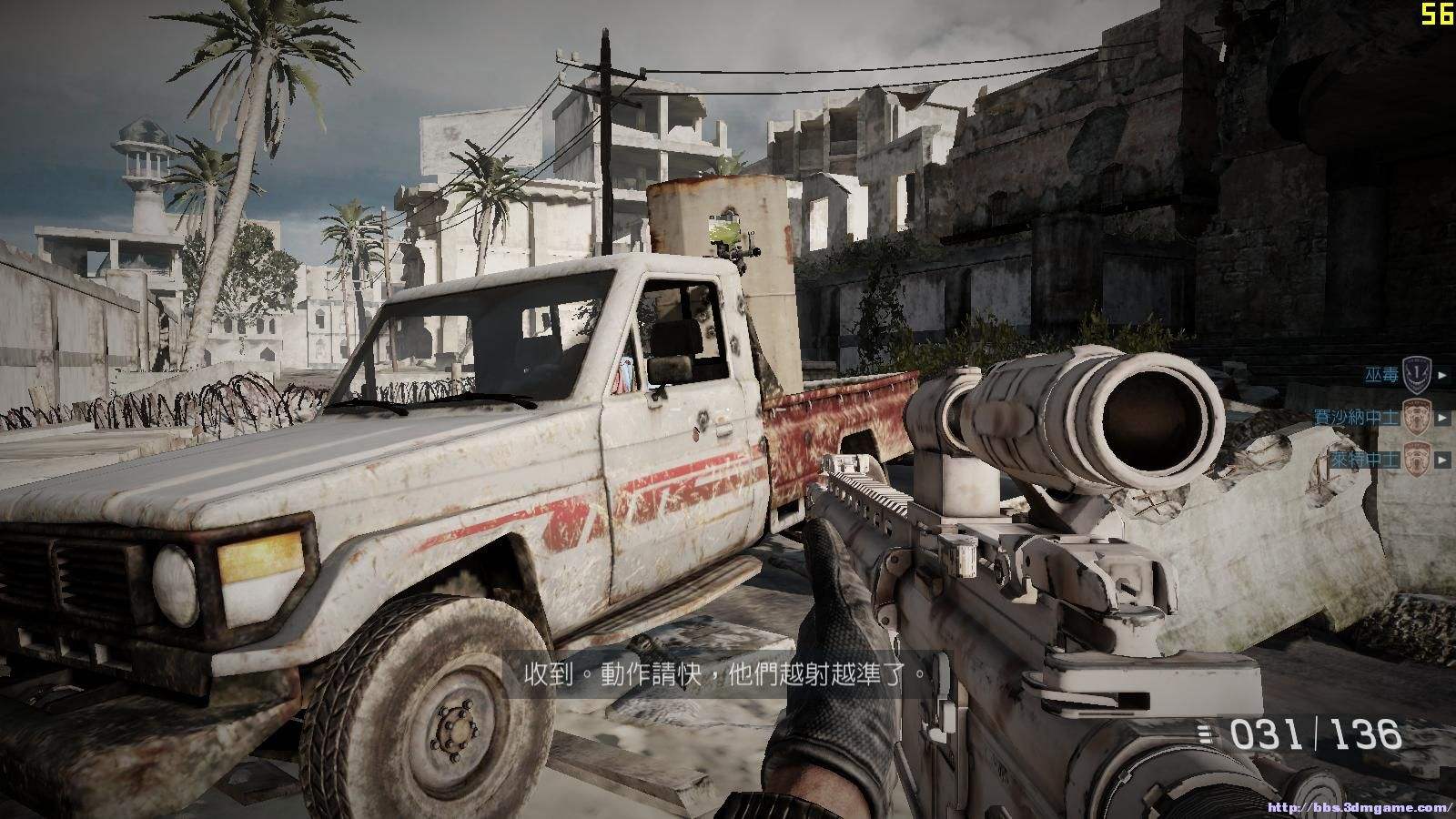
Task: Select 賈沙納中士 in the squad list
Action: (x=1358, y=417)
